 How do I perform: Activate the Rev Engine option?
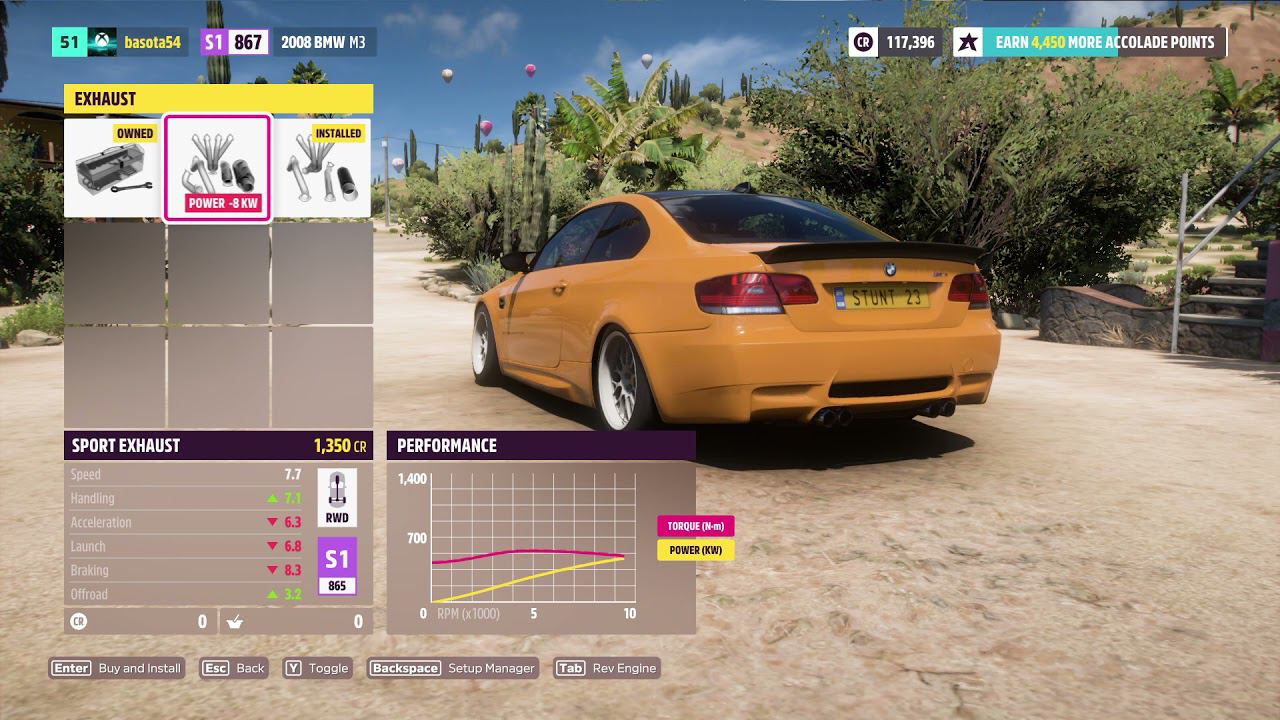tap(607, 668)
